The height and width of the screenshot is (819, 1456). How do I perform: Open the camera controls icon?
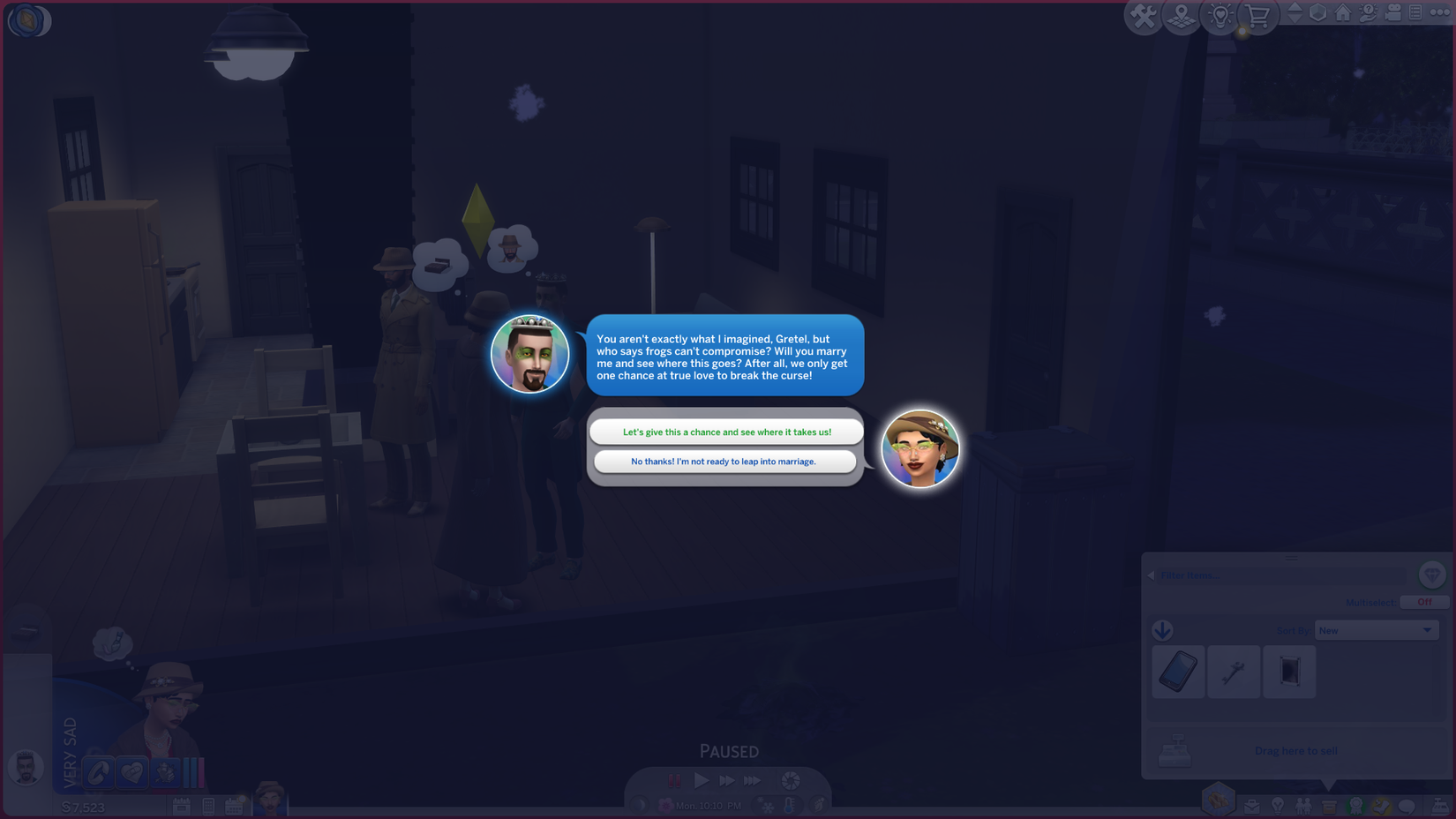pos(1392,13)
